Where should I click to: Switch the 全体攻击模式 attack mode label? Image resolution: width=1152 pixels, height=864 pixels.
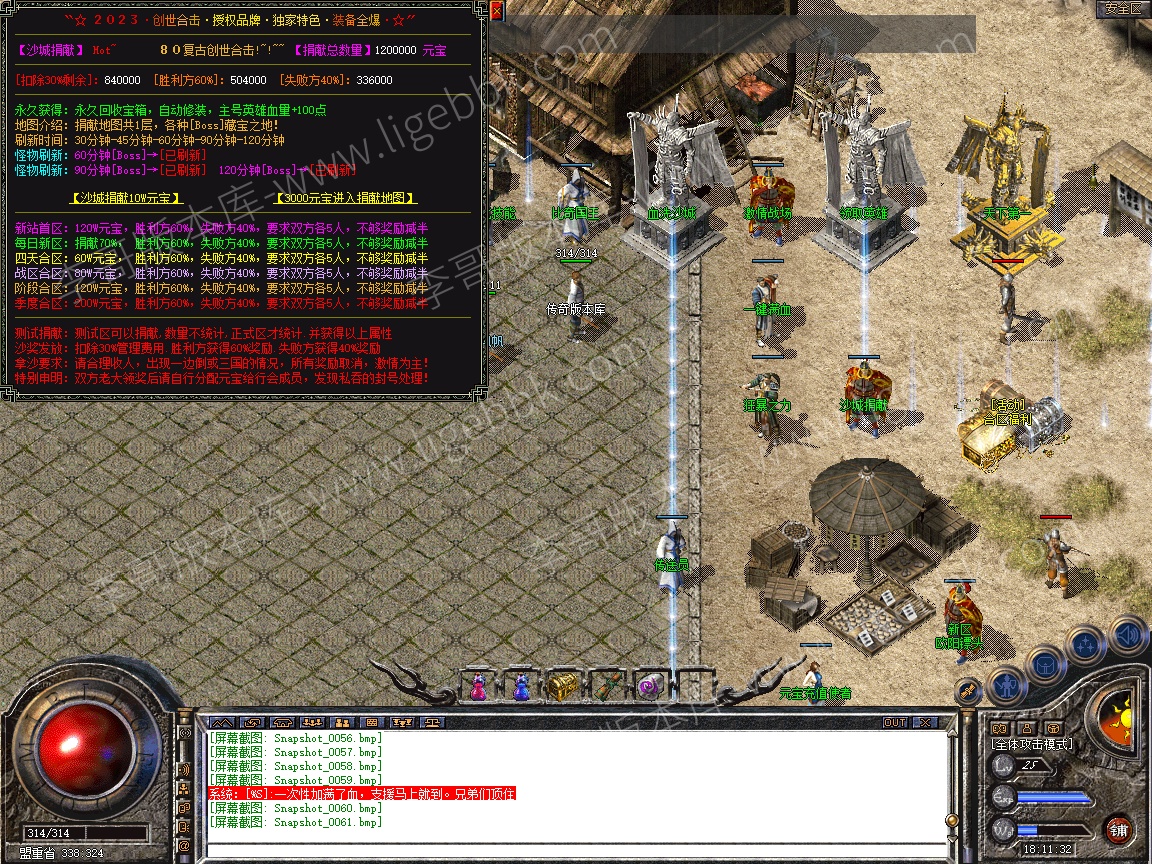1031,744
